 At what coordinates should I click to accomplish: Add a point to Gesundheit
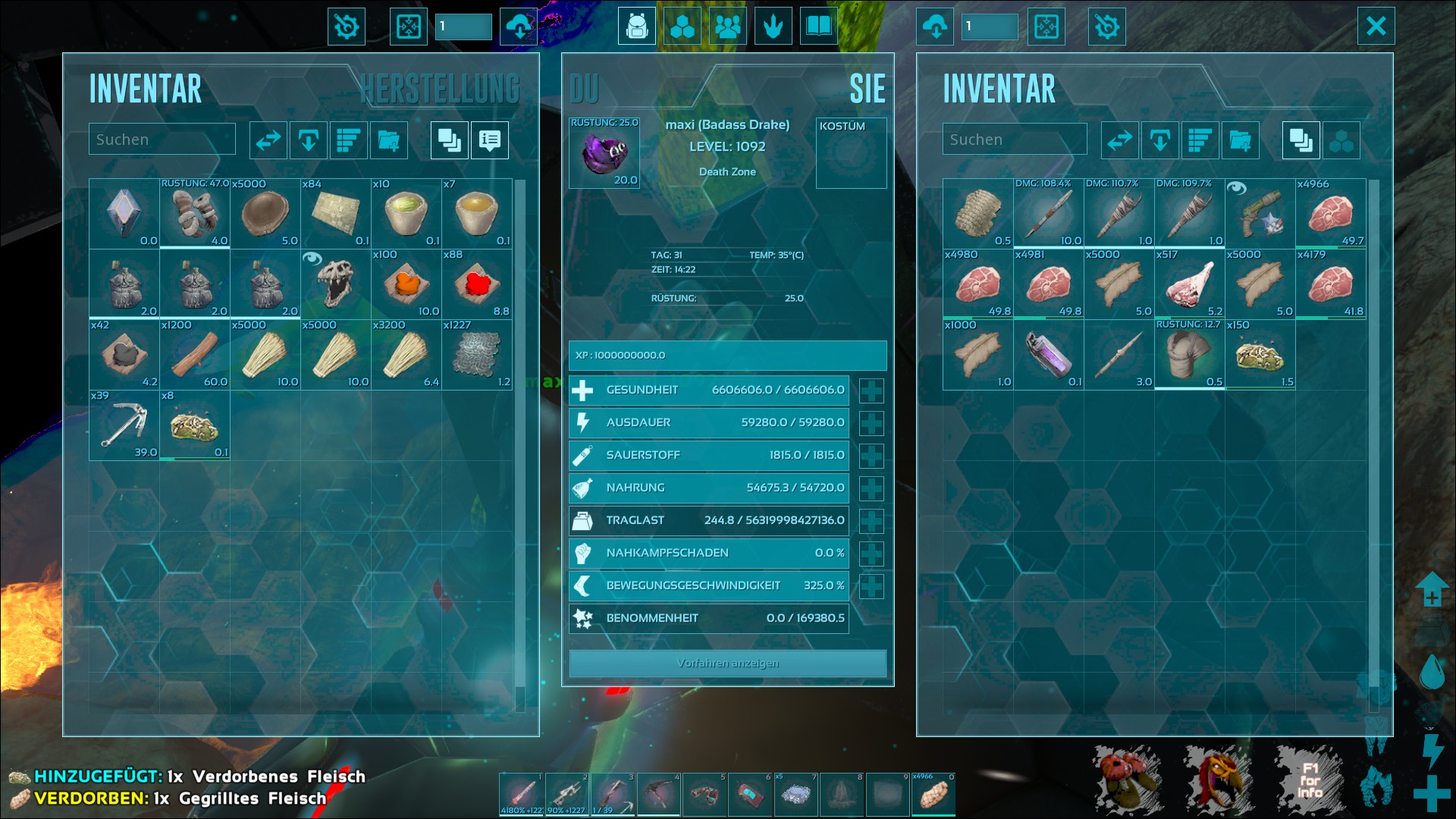pyautogui.click(x=871, y=391)
